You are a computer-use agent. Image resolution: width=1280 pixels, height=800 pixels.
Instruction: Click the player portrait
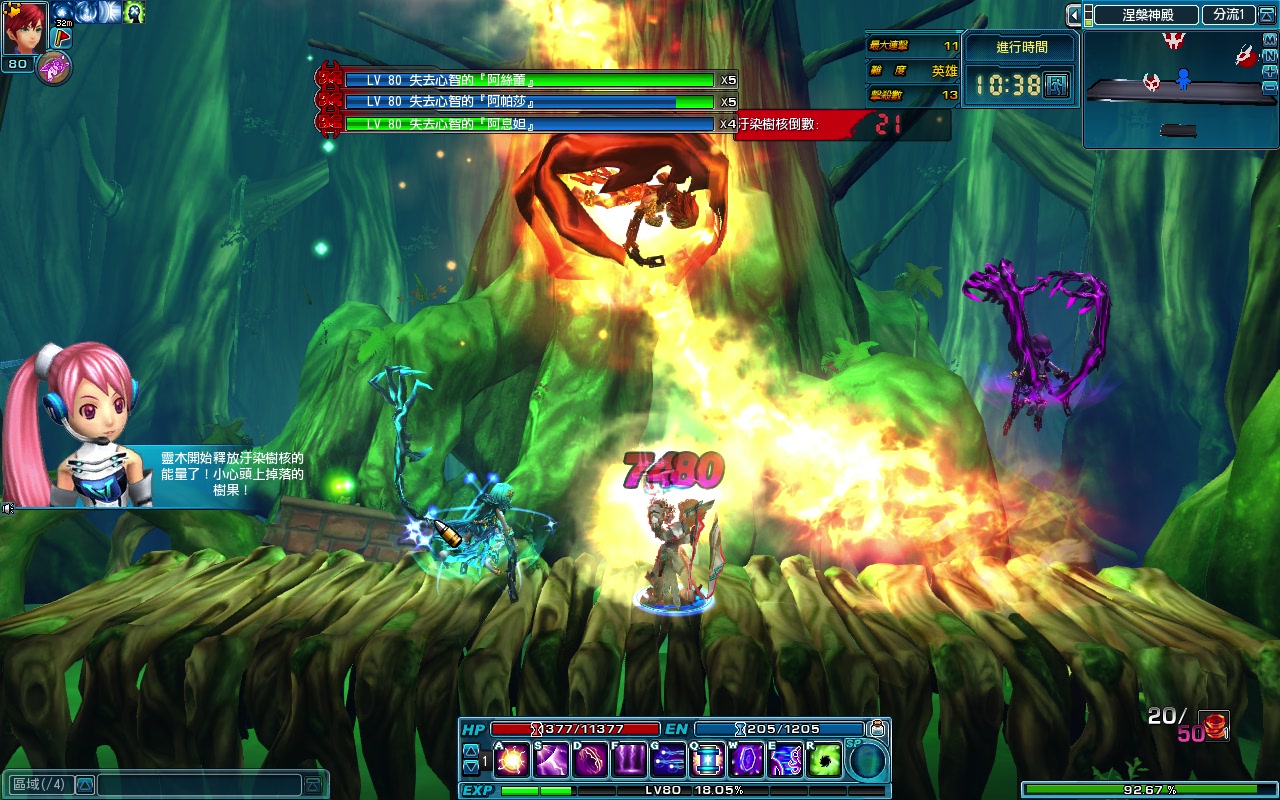(25, 28)
